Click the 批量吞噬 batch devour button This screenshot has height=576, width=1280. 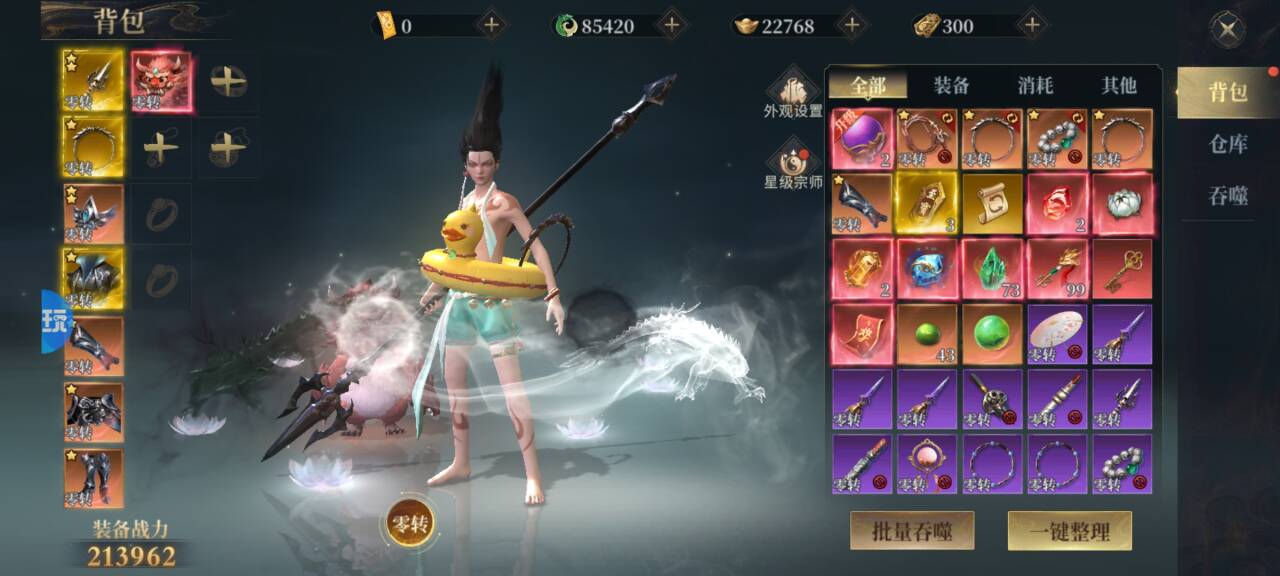click(x=912, y=531)
